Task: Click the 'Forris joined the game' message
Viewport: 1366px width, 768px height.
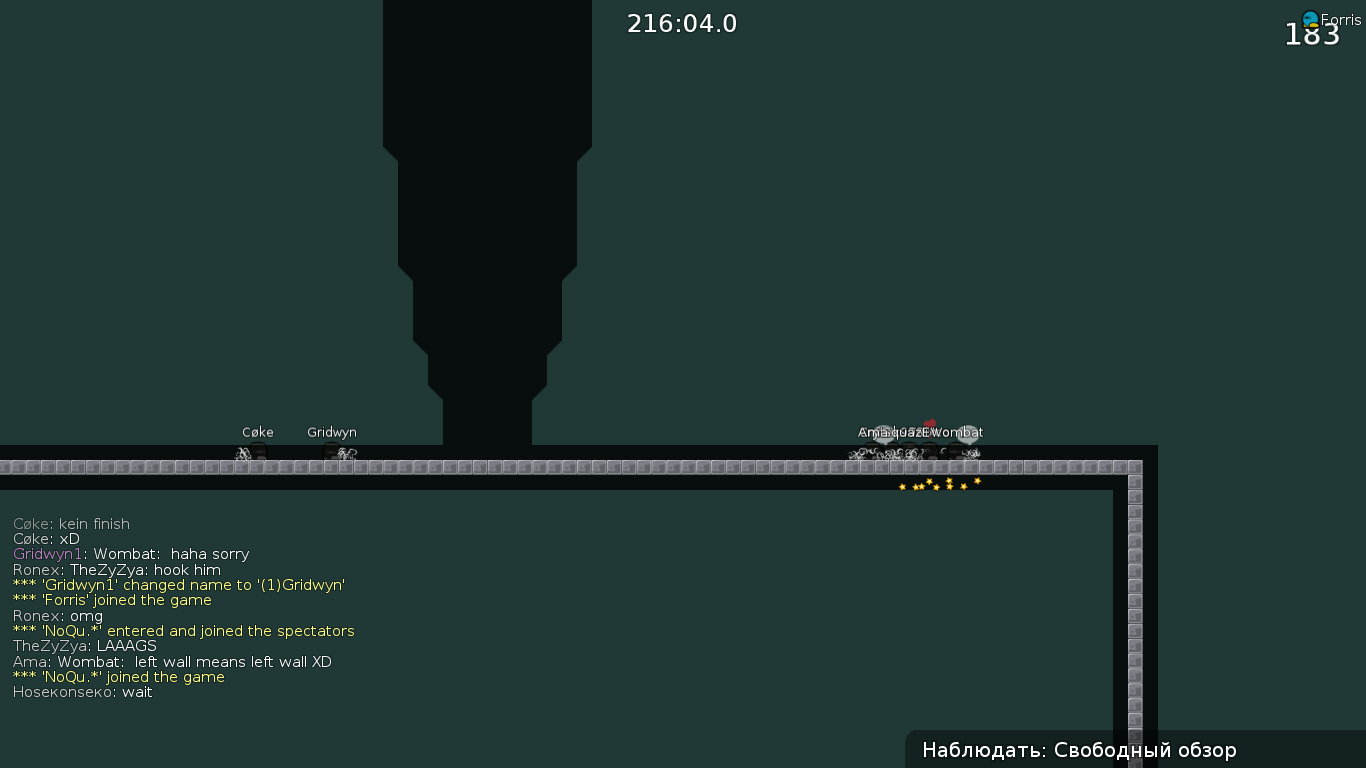Action: (112, 600)
